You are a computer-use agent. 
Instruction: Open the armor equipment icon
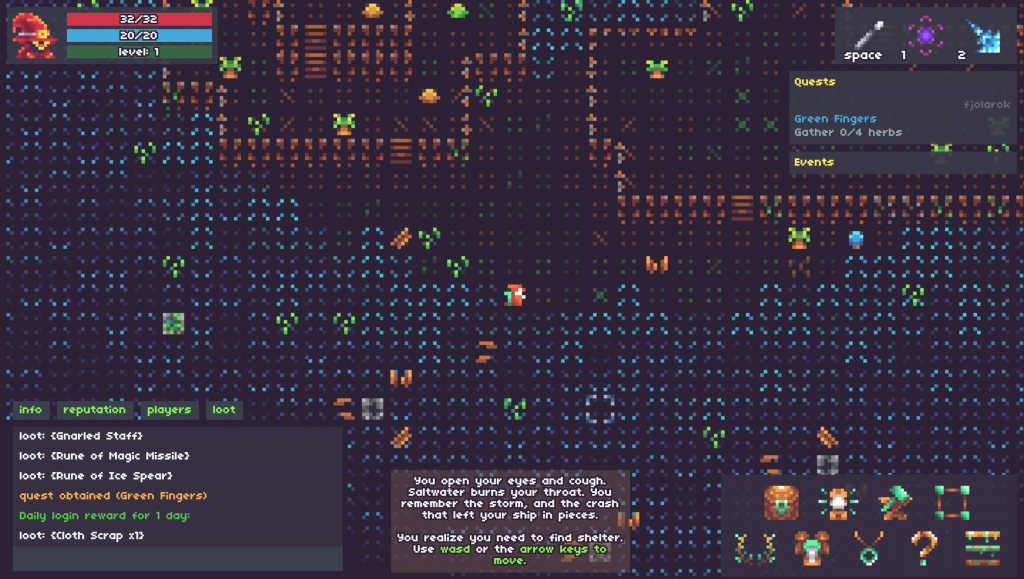808,548
